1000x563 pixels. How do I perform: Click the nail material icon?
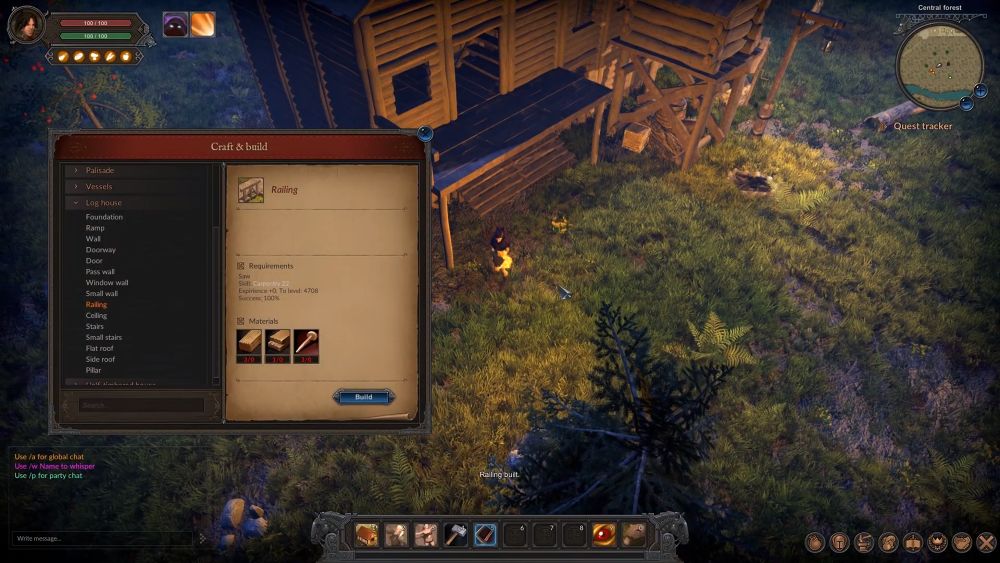point(306,342)
